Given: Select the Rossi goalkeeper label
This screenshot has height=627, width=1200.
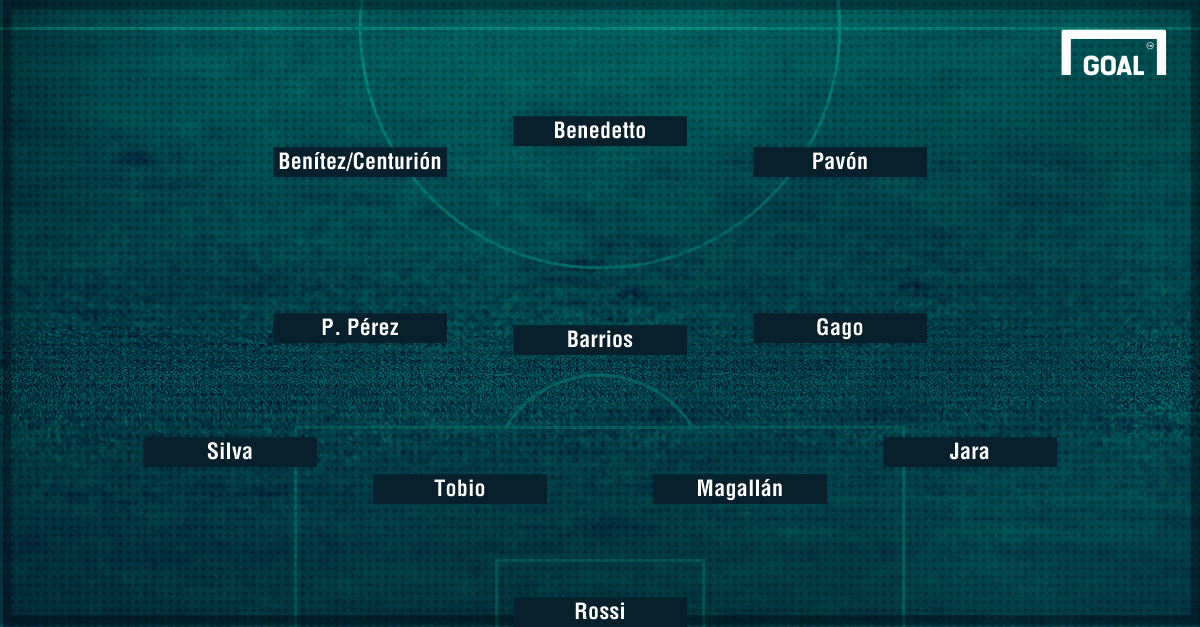Looking at the screenshot, I should click(600, 611).
